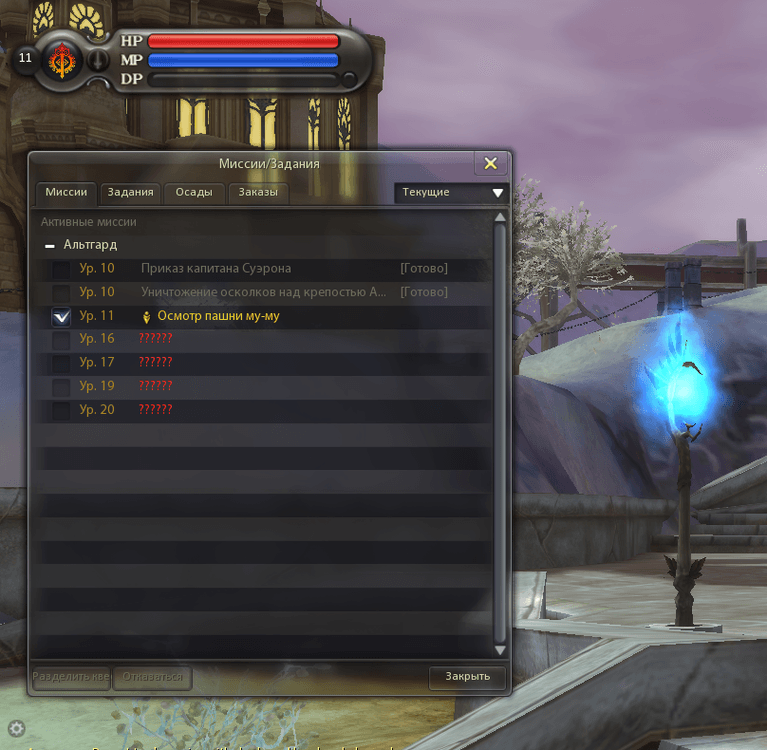Show the Заказы tab
Image resolution: width=767 pixels, height=750 pixels.
(257, 192)
